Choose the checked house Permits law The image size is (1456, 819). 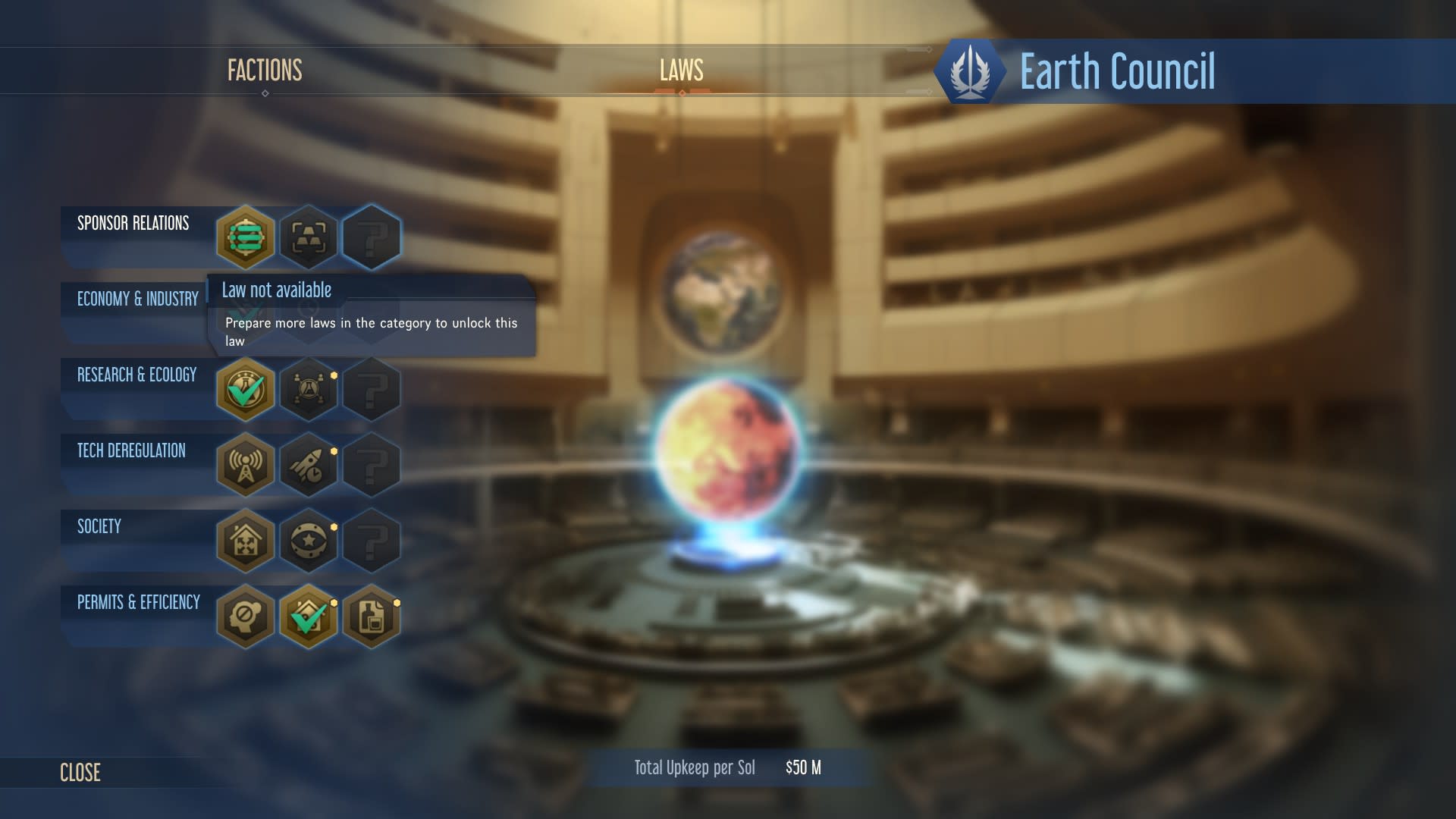click(x=309, y=617)
